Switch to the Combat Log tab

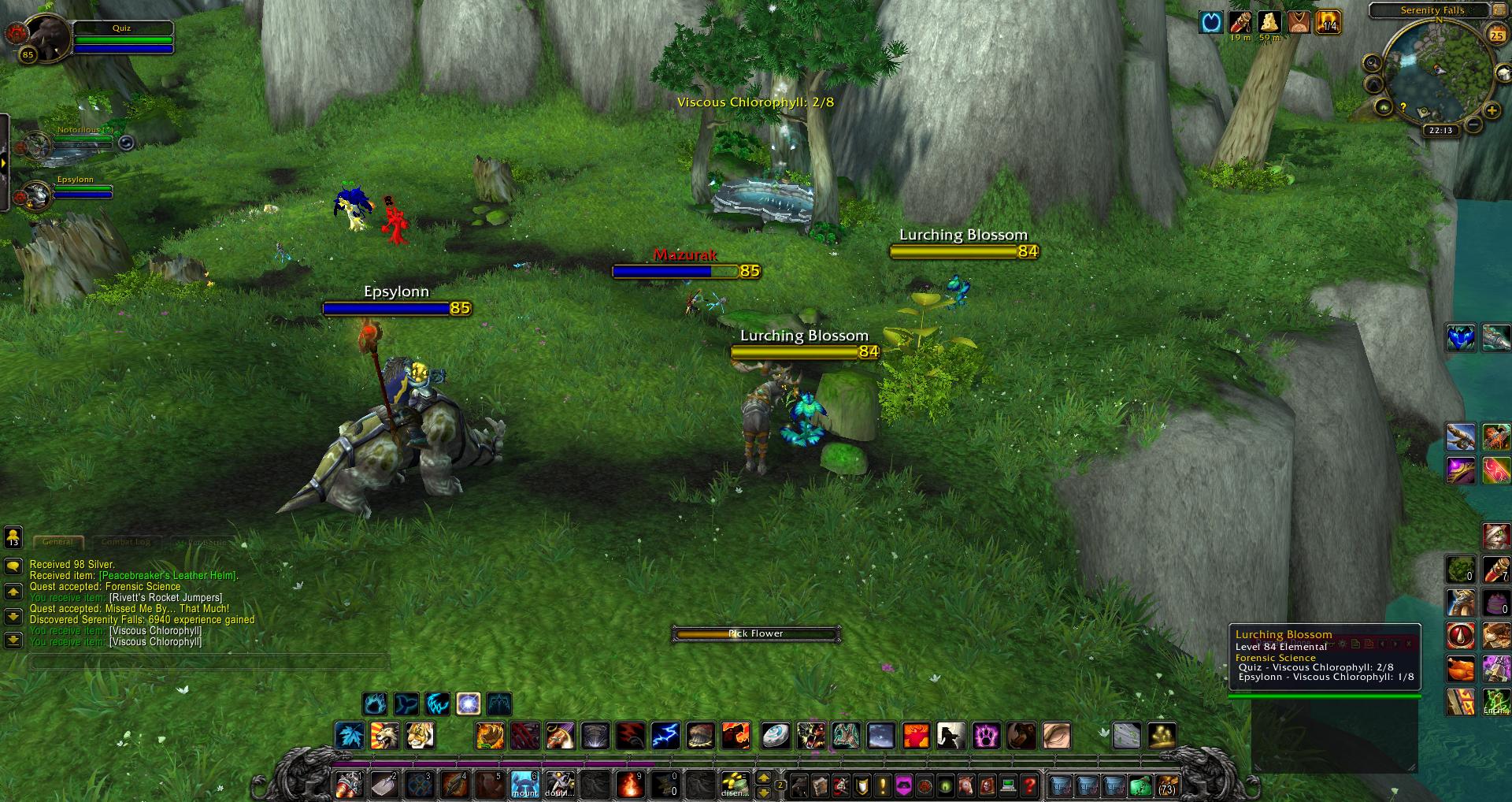(x=125, y=542)
